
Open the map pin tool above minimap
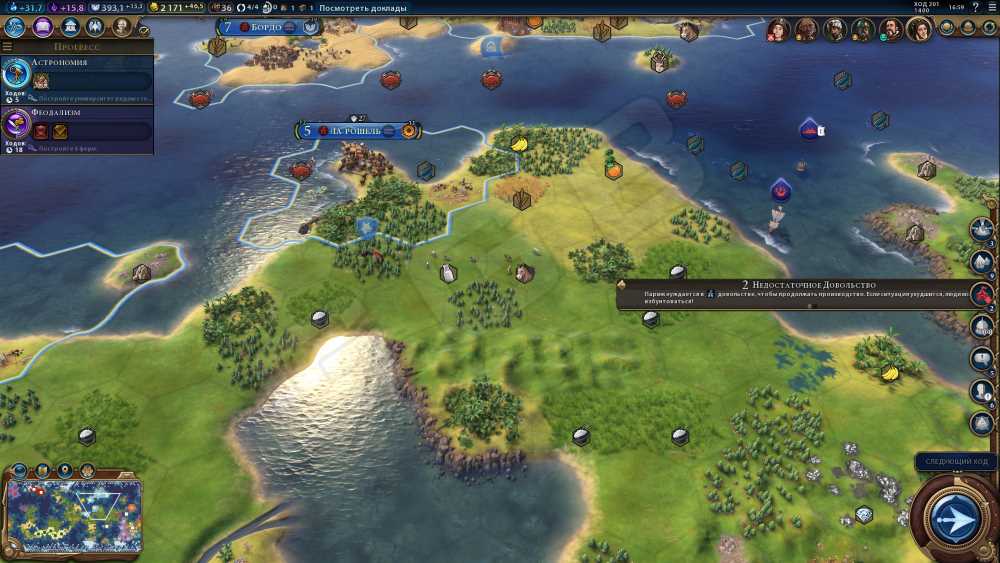[x=66, y=470]
